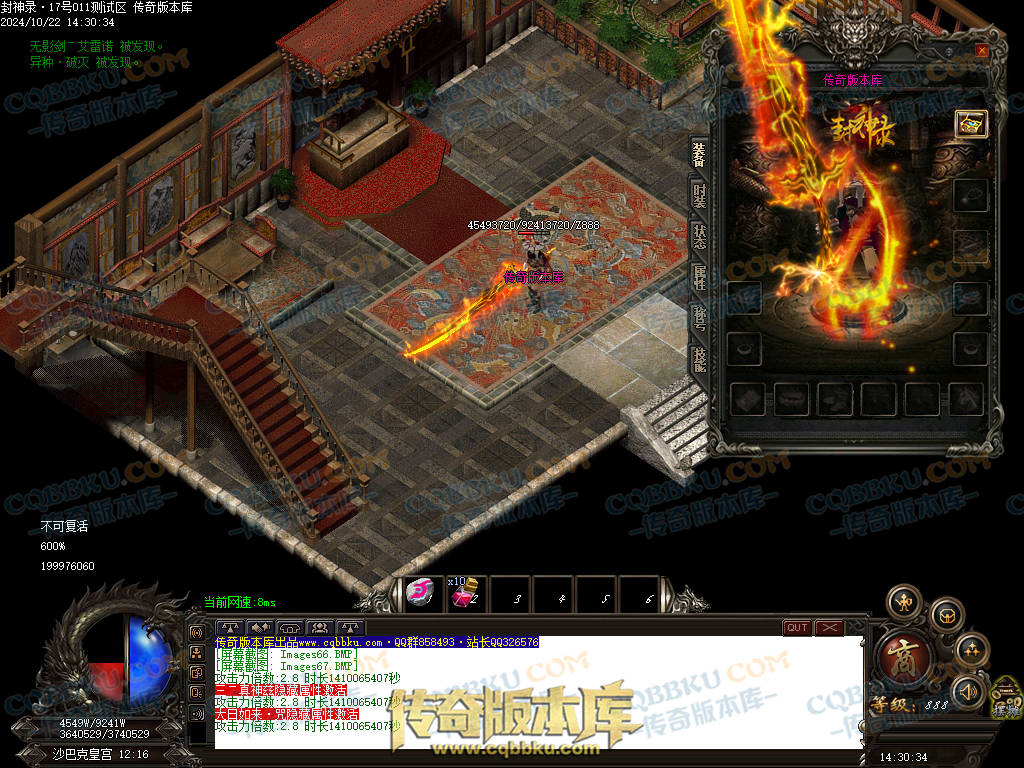
Task: Open the 摆摊 stall icon
Action: tap(1006, 700)
